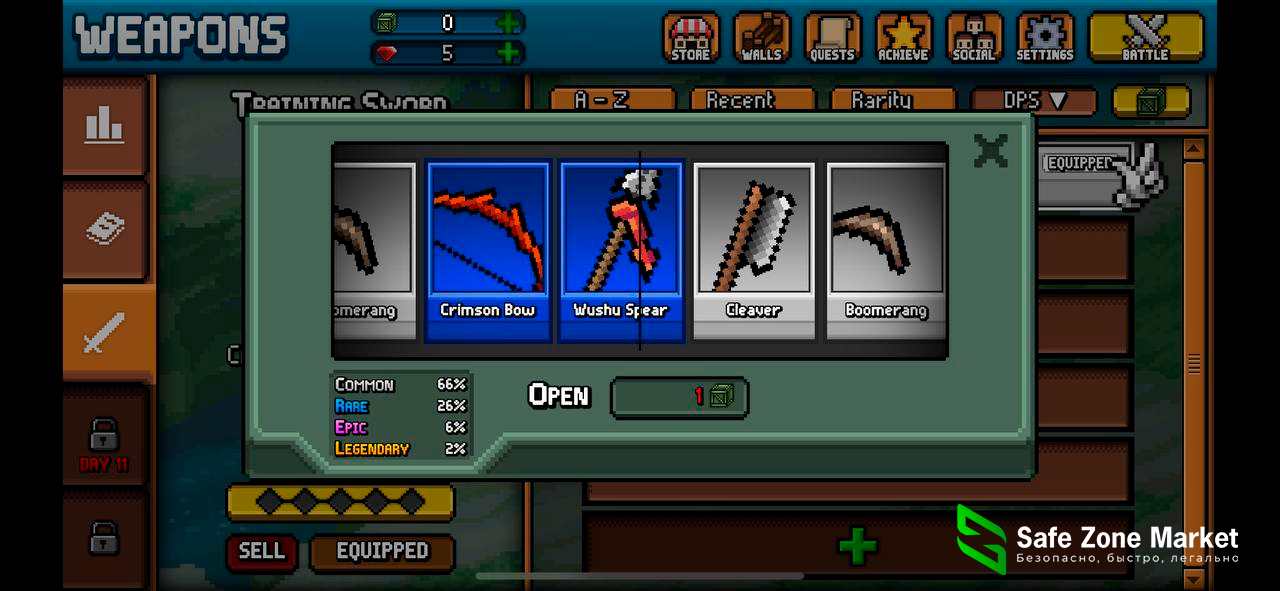This screenshot has width=1280, height=591.
Task: Sort weapons by Recent
Action: click(x=740, y=100)
